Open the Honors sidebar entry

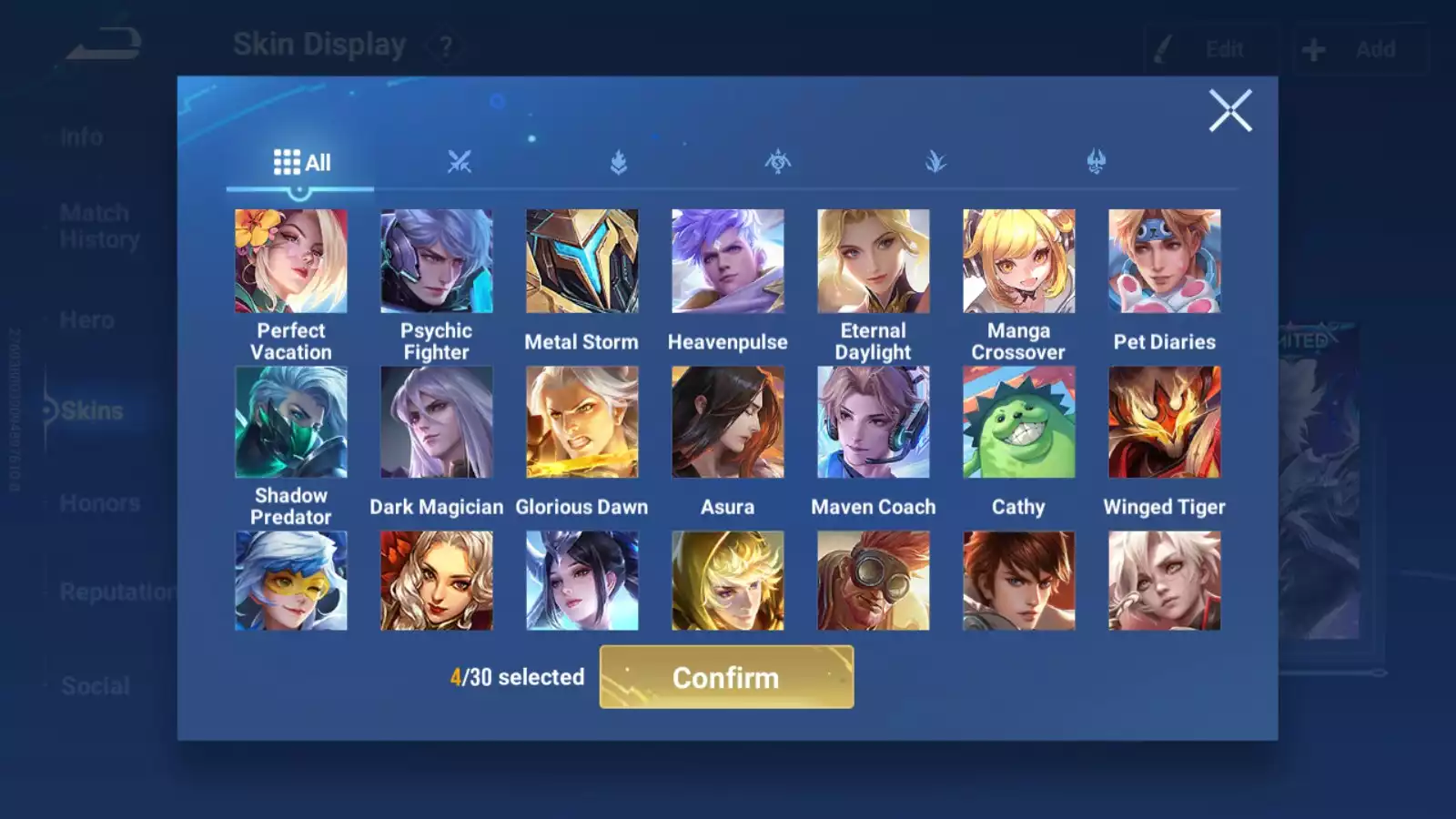pos(99,502)
